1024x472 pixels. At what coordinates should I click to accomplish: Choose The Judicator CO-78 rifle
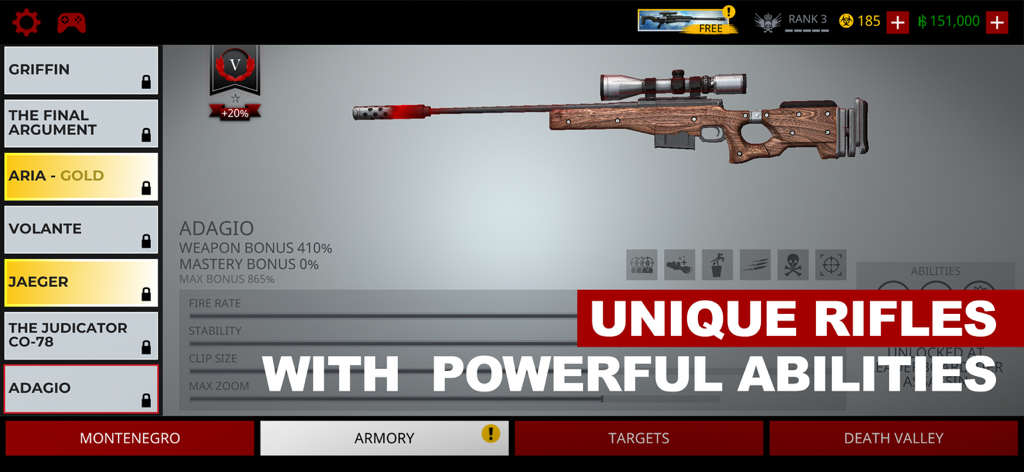81,335
